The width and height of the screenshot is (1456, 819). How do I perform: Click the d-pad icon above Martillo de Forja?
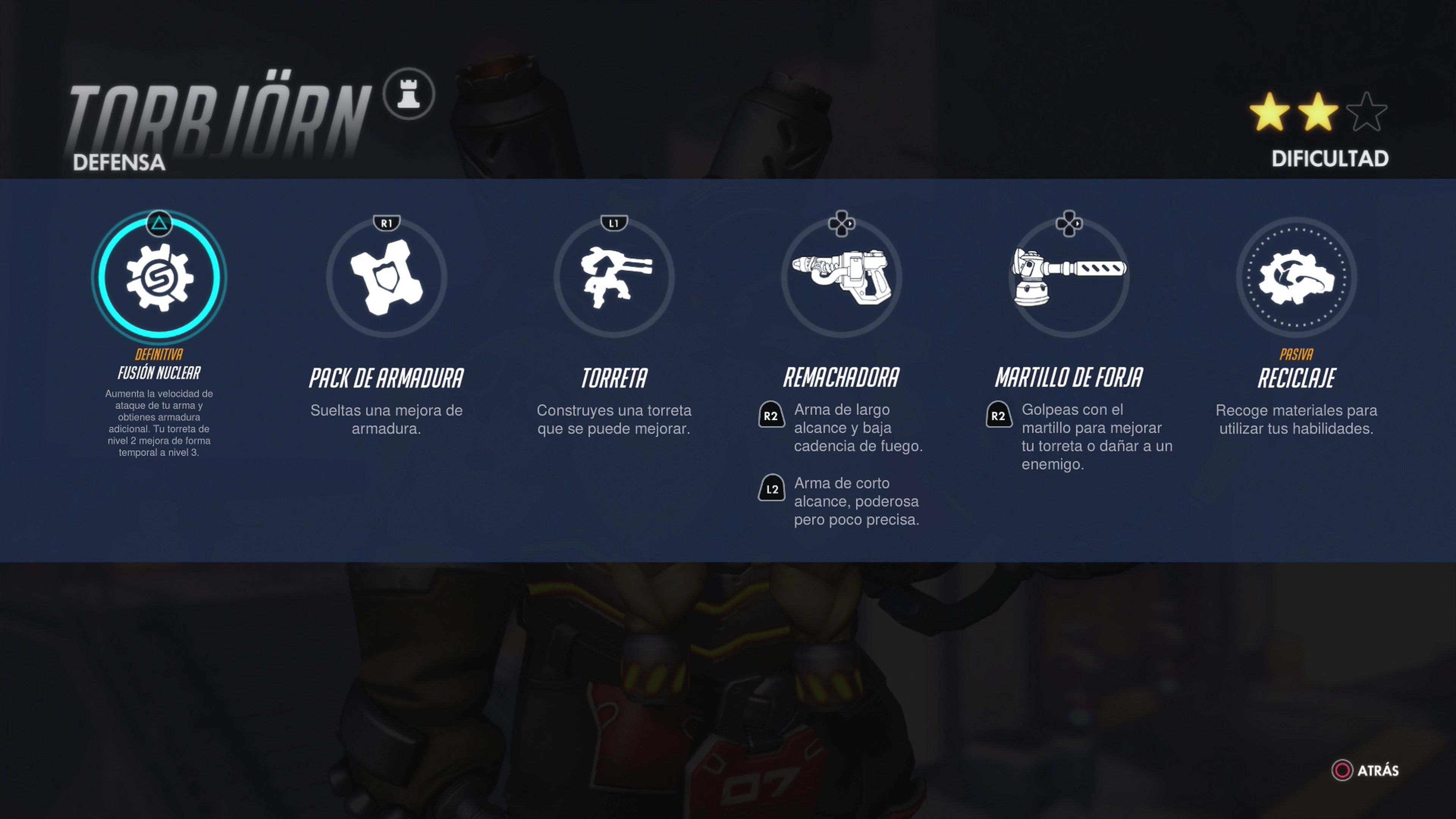(1069, 223)
